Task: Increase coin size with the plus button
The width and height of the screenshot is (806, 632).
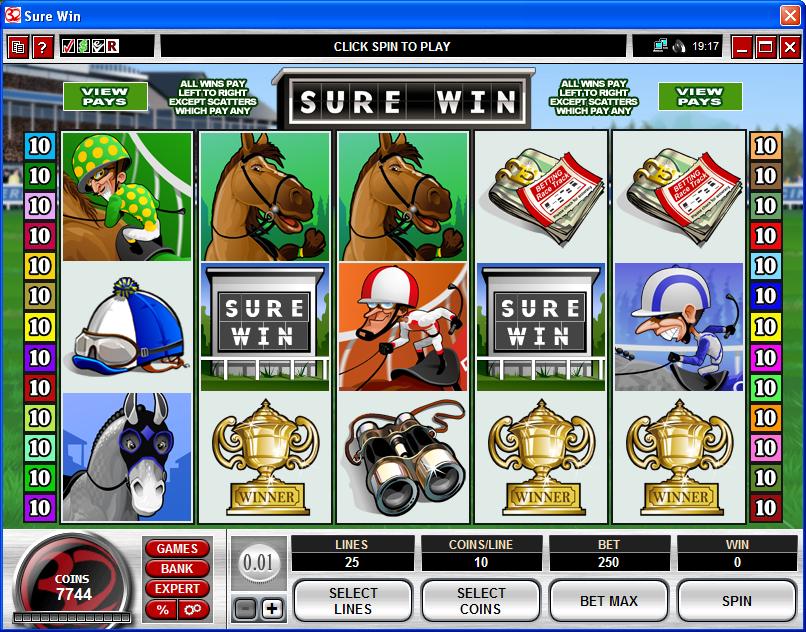Action: (272, 608)
